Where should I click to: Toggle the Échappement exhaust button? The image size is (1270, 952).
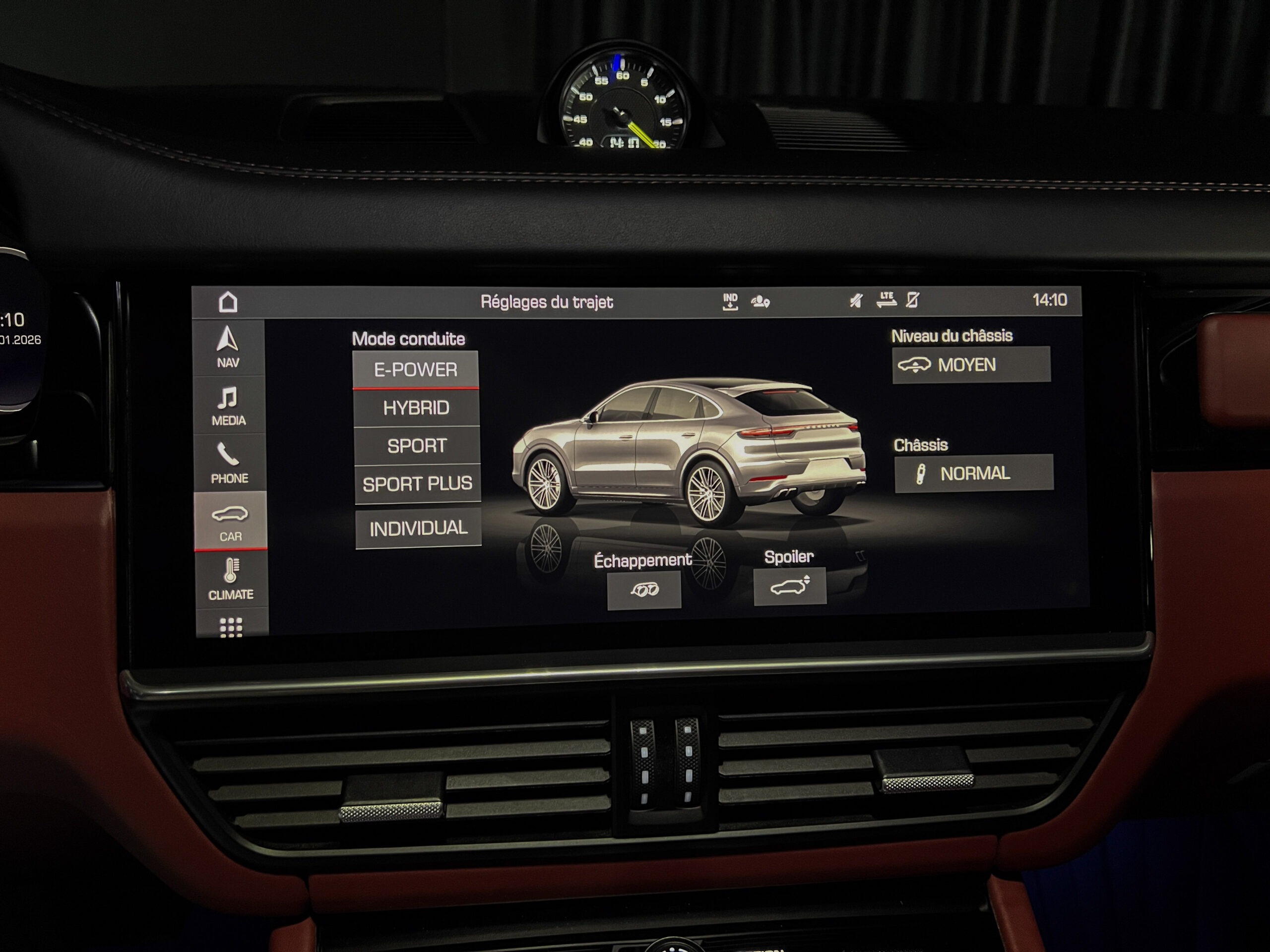(644, 590)
